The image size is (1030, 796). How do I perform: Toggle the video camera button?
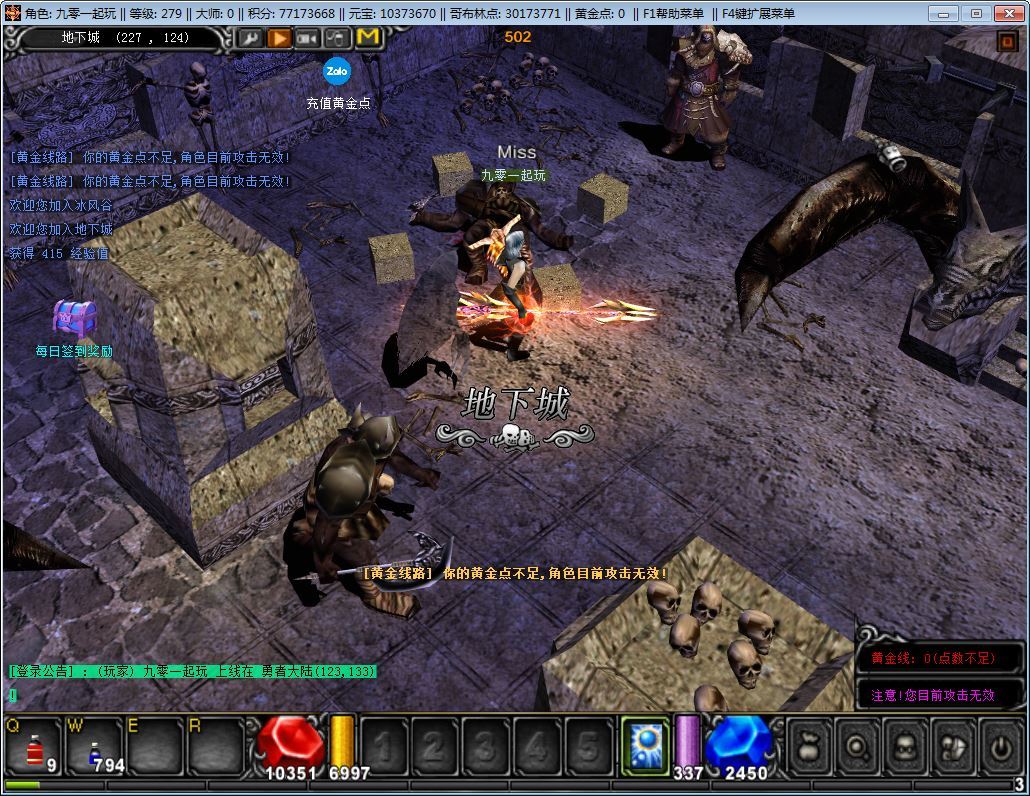tap(308, 38)
